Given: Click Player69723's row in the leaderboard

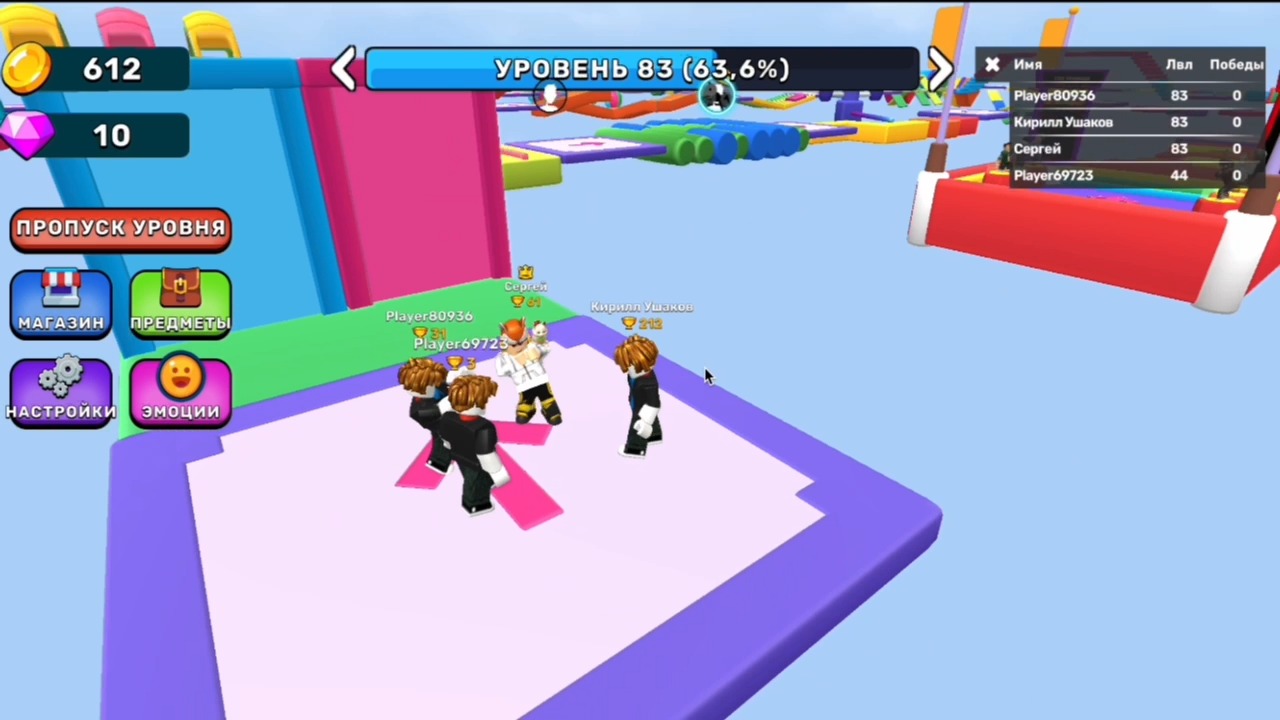Looking at the screenshot, I should click(1053, 175).
